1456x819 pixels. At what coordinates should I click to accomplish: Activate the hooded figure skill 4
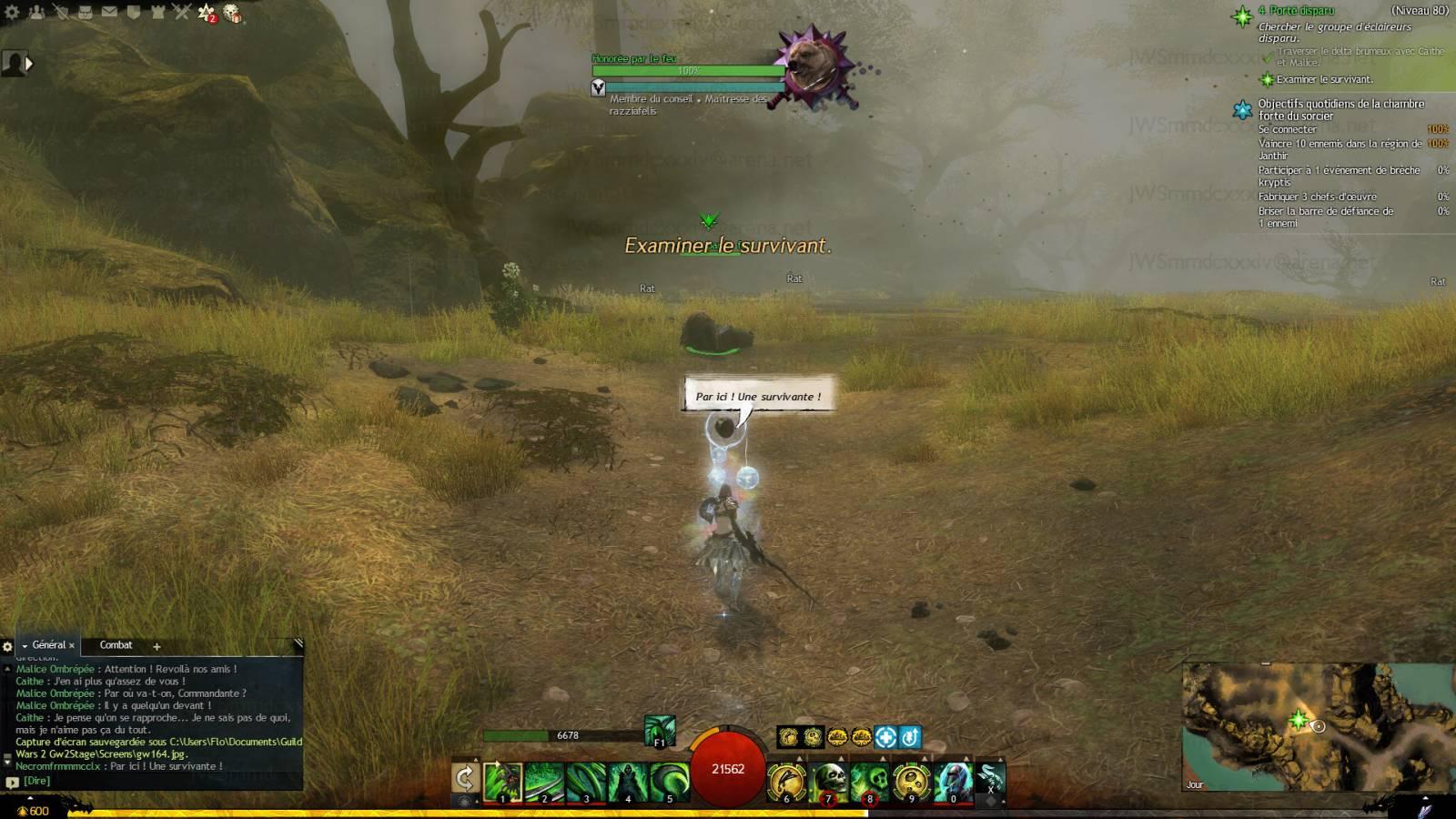click(627, 782)
